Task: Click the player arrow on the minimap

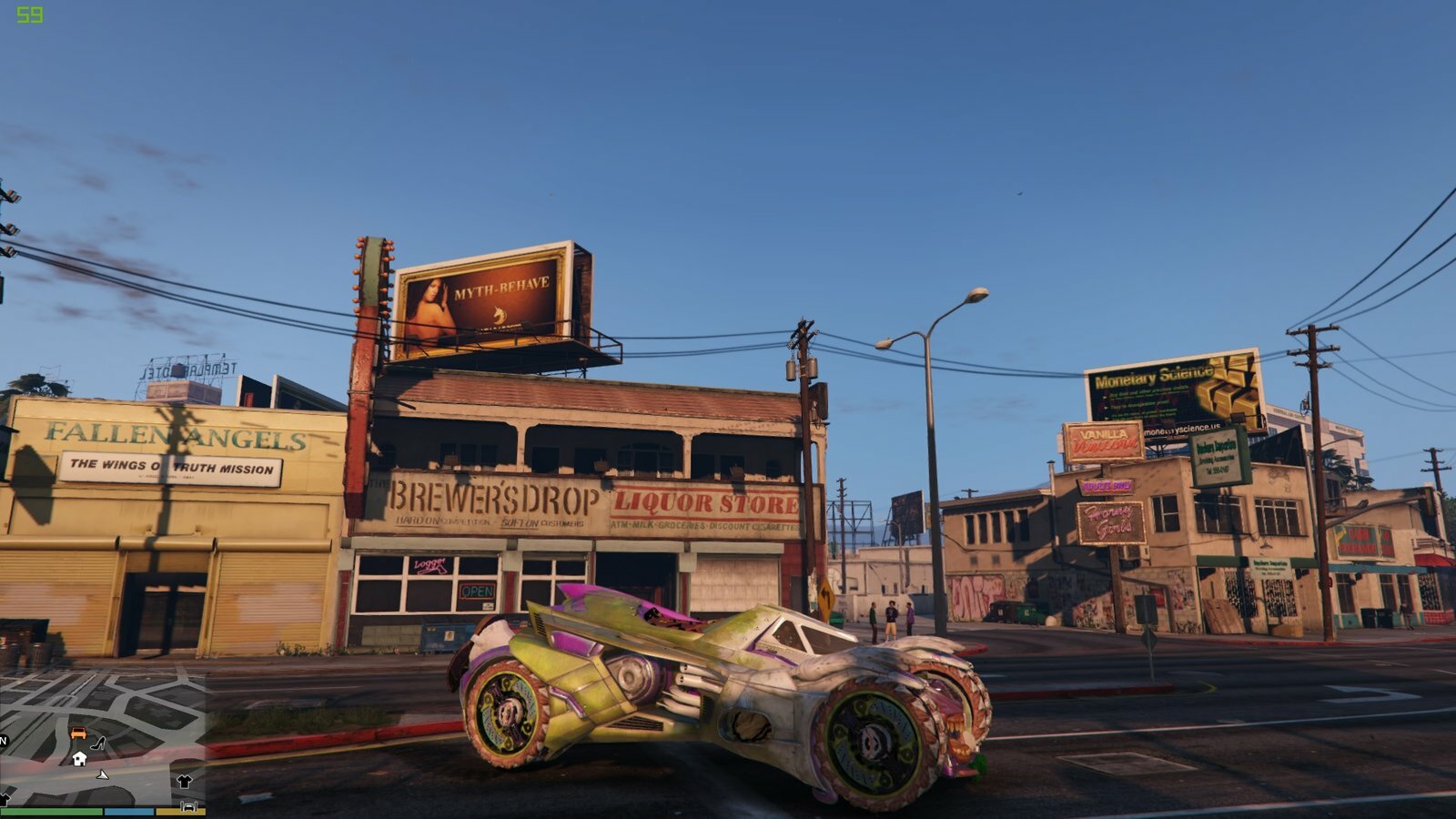Action: coord(103,774)
